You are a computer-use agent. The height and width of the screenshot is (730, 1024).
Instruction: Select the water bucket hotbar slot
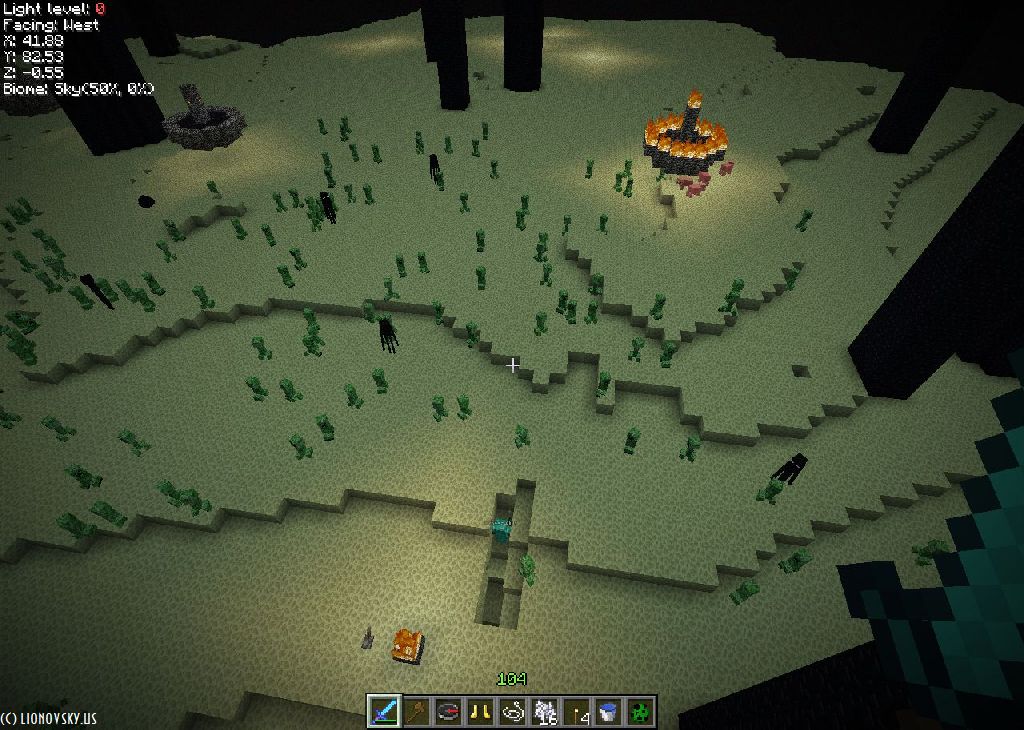[608, 711]
